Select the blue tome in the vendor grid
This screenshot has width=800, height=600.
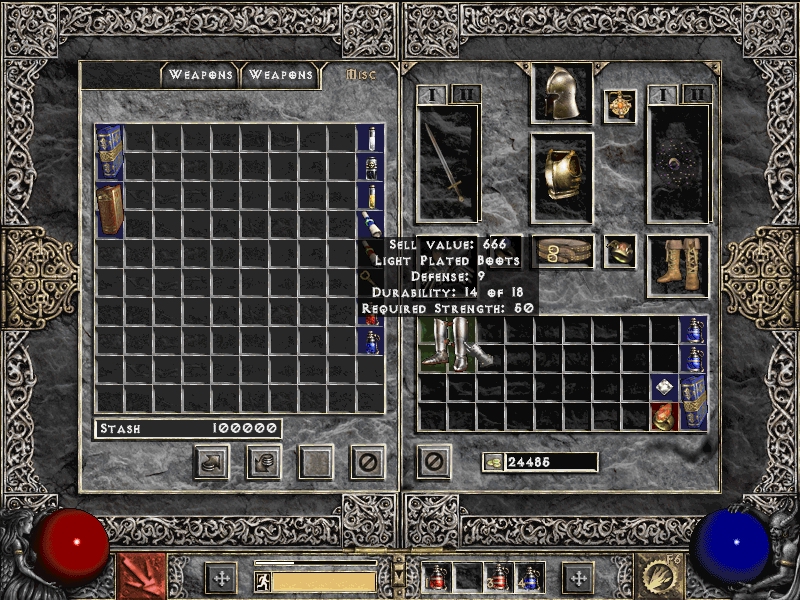(x=109, y=153)
